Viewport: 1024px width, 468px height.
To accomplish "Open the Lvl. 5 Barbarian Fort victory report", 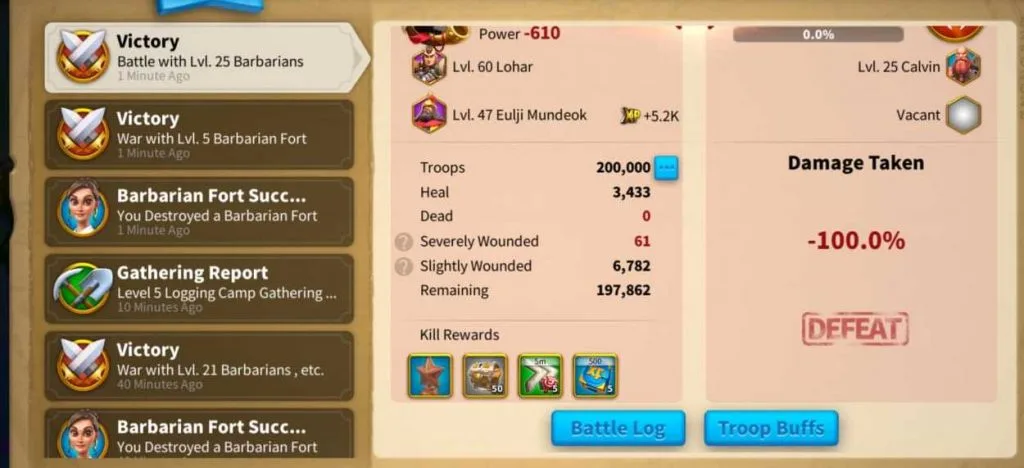I will click(x=200, y=135).
